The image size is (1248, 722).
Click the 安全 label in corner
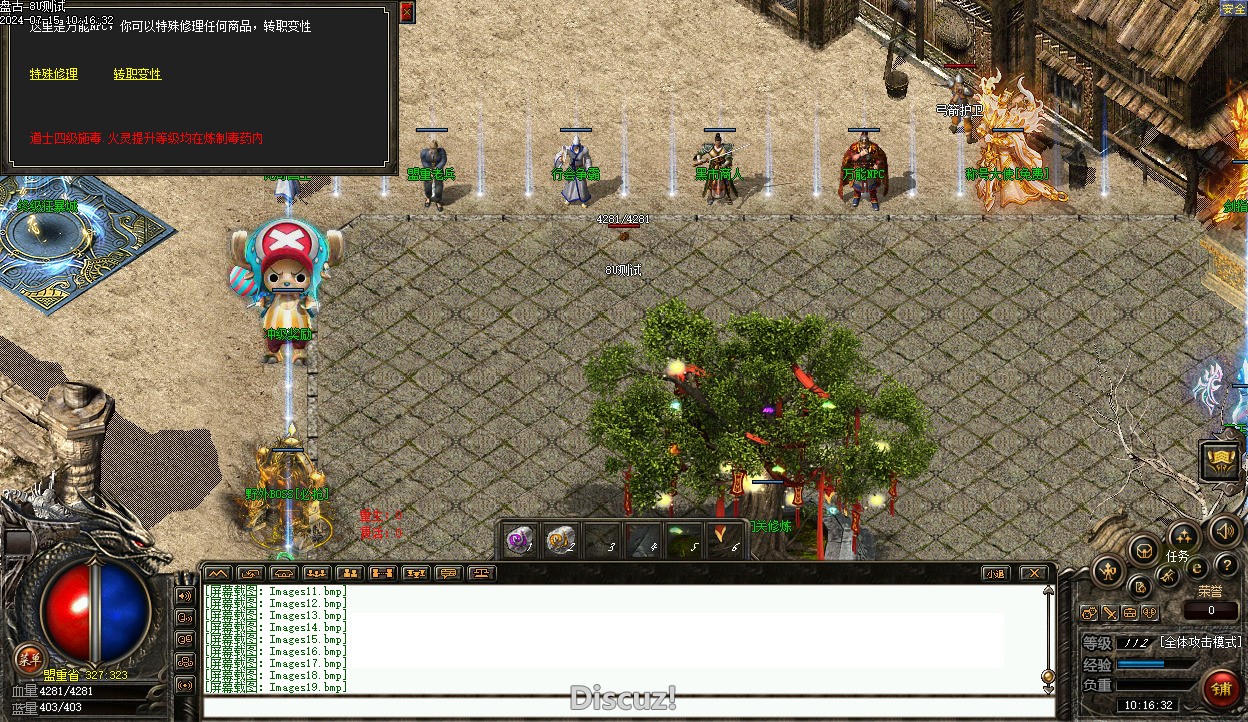[1233, 9]
